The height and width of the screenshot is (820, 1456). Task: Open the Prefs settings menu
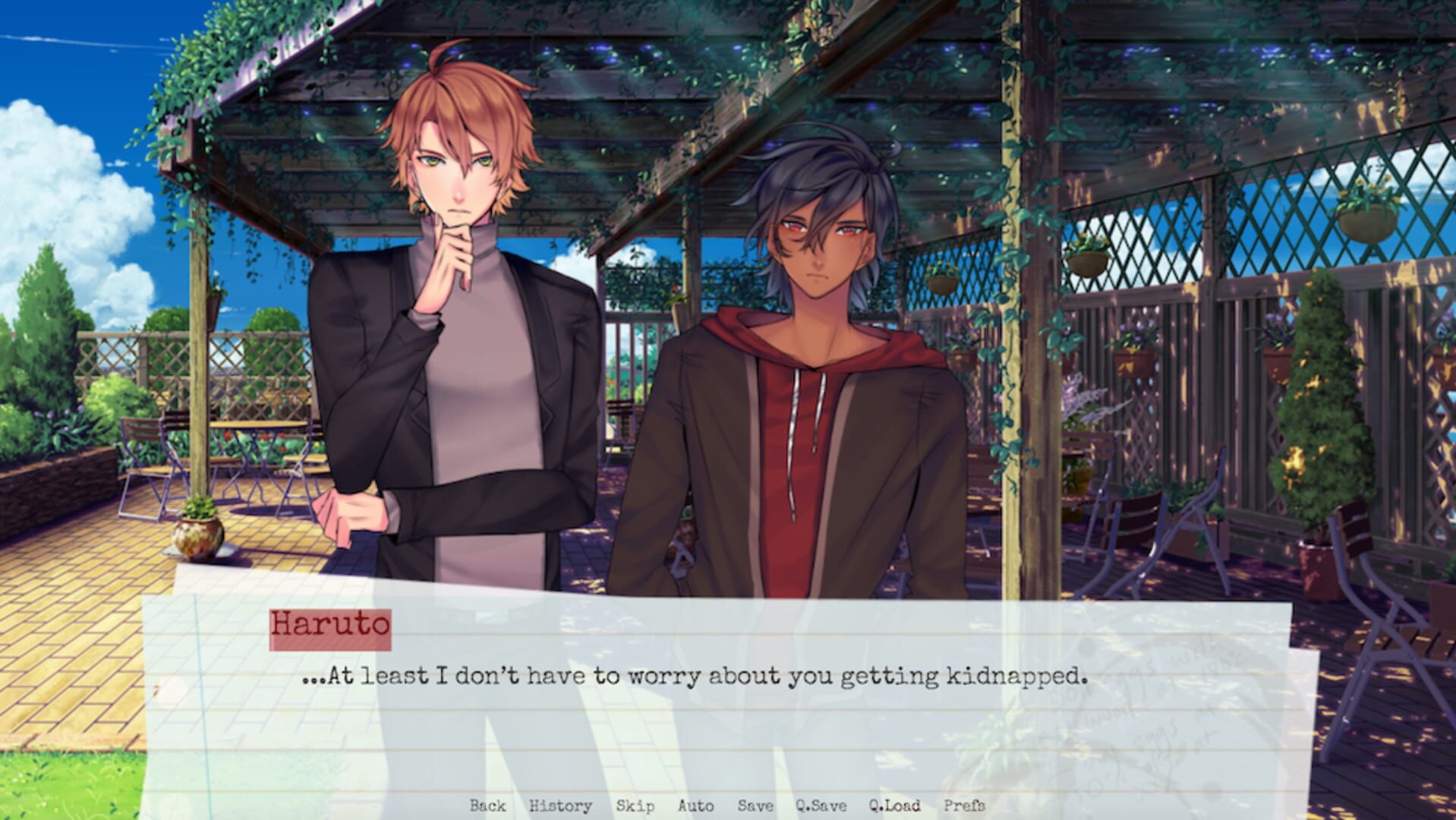(965, 806)
